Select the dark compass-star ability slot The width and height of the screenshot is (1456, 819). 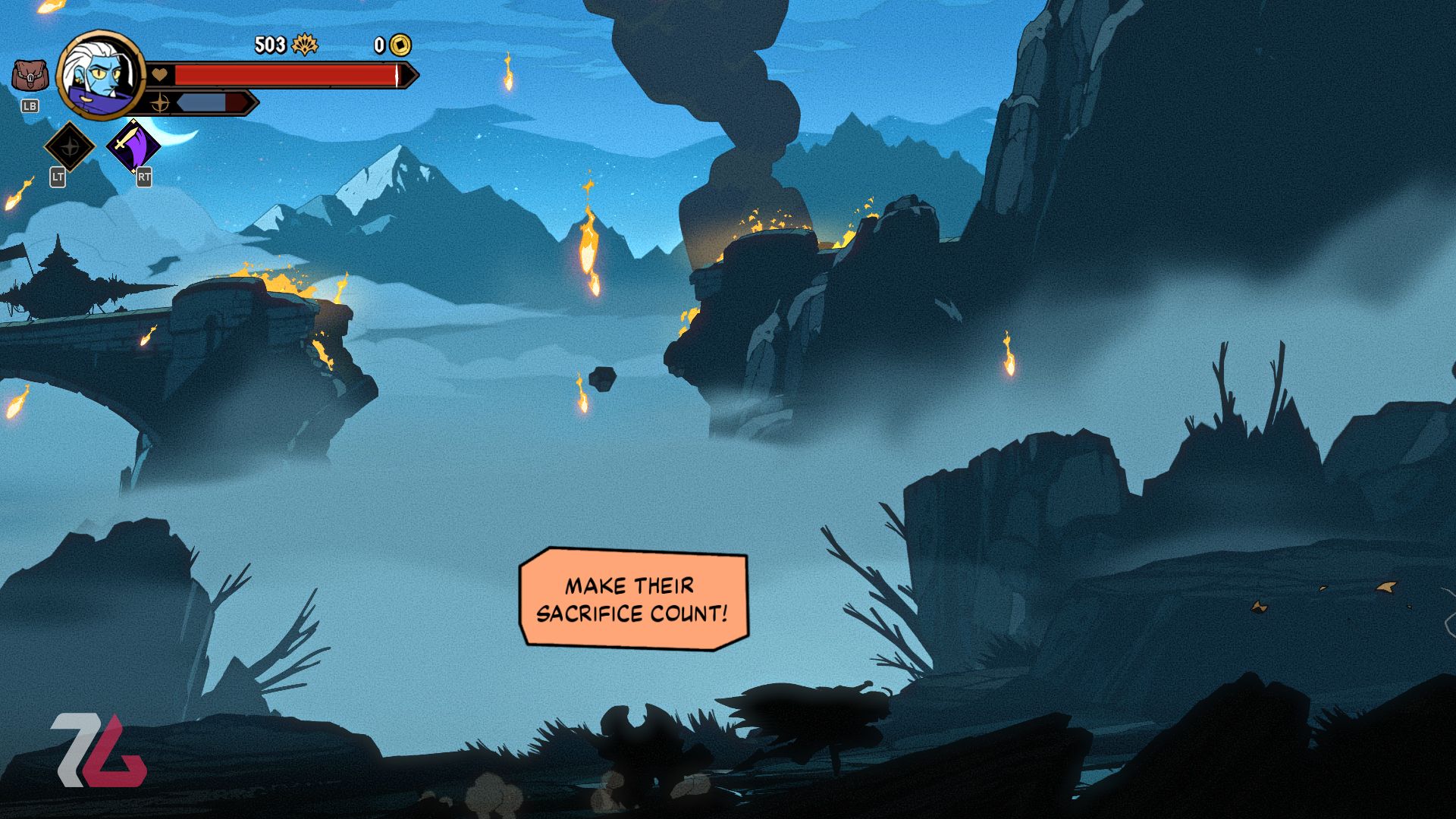click(70, 146)
